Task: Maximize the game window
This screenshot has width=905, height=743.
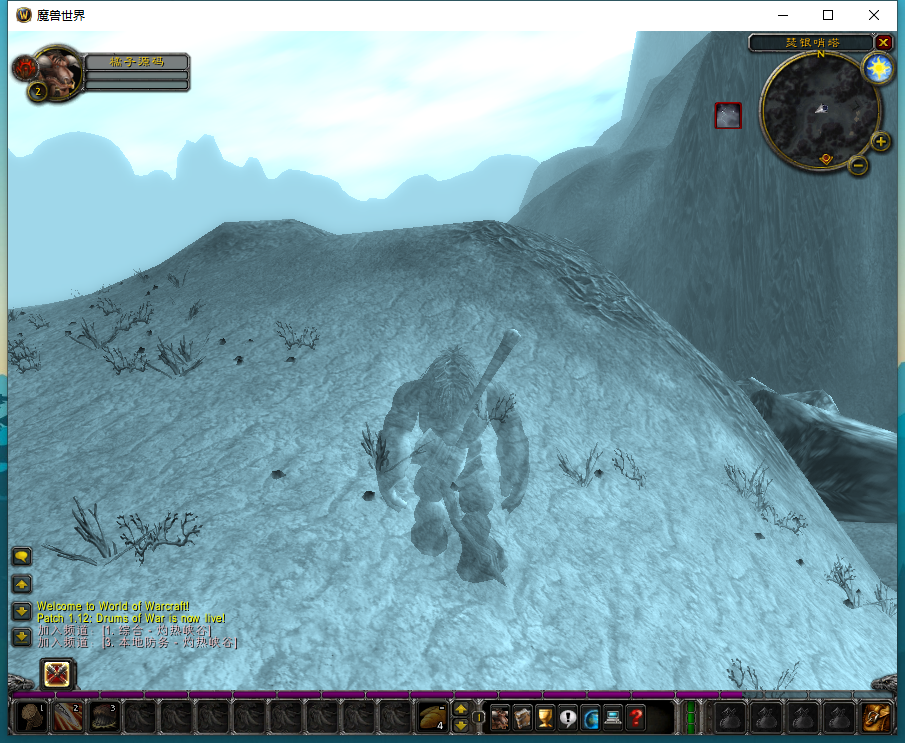Action: [828, 15]
